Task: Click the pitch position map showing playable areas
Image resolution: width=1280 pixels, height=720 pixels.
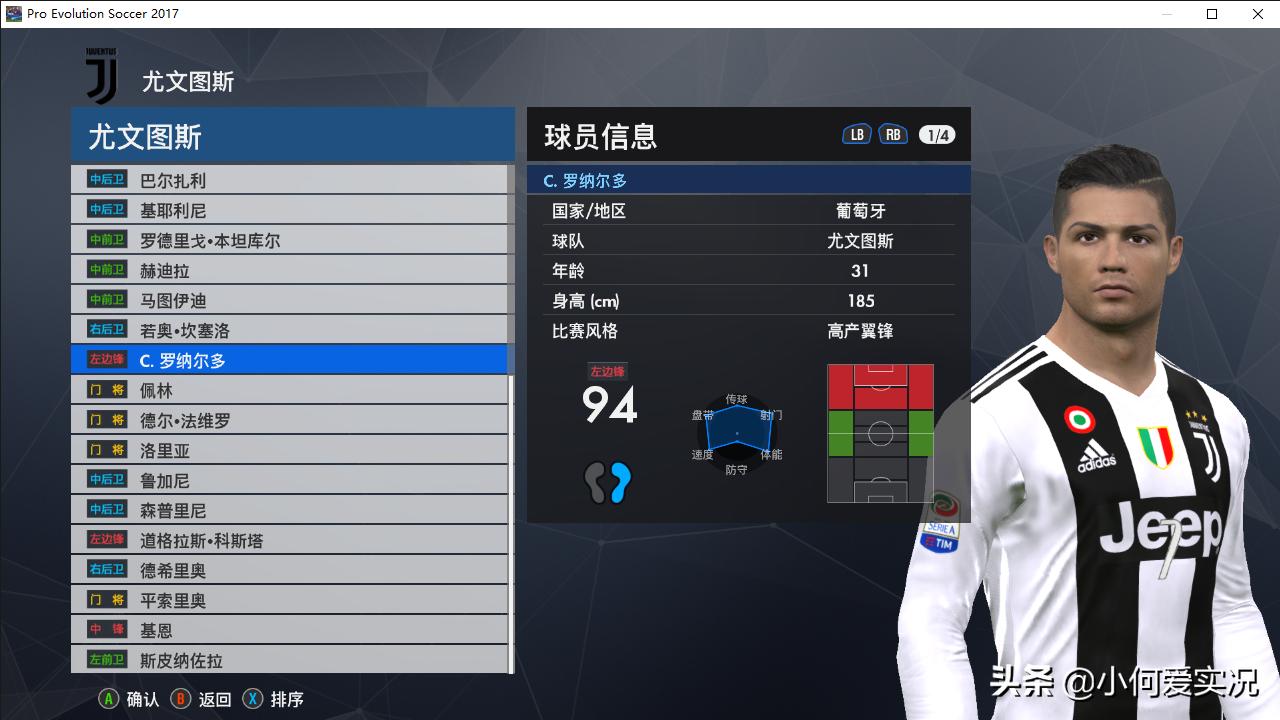Action: (x=880, y=432)
